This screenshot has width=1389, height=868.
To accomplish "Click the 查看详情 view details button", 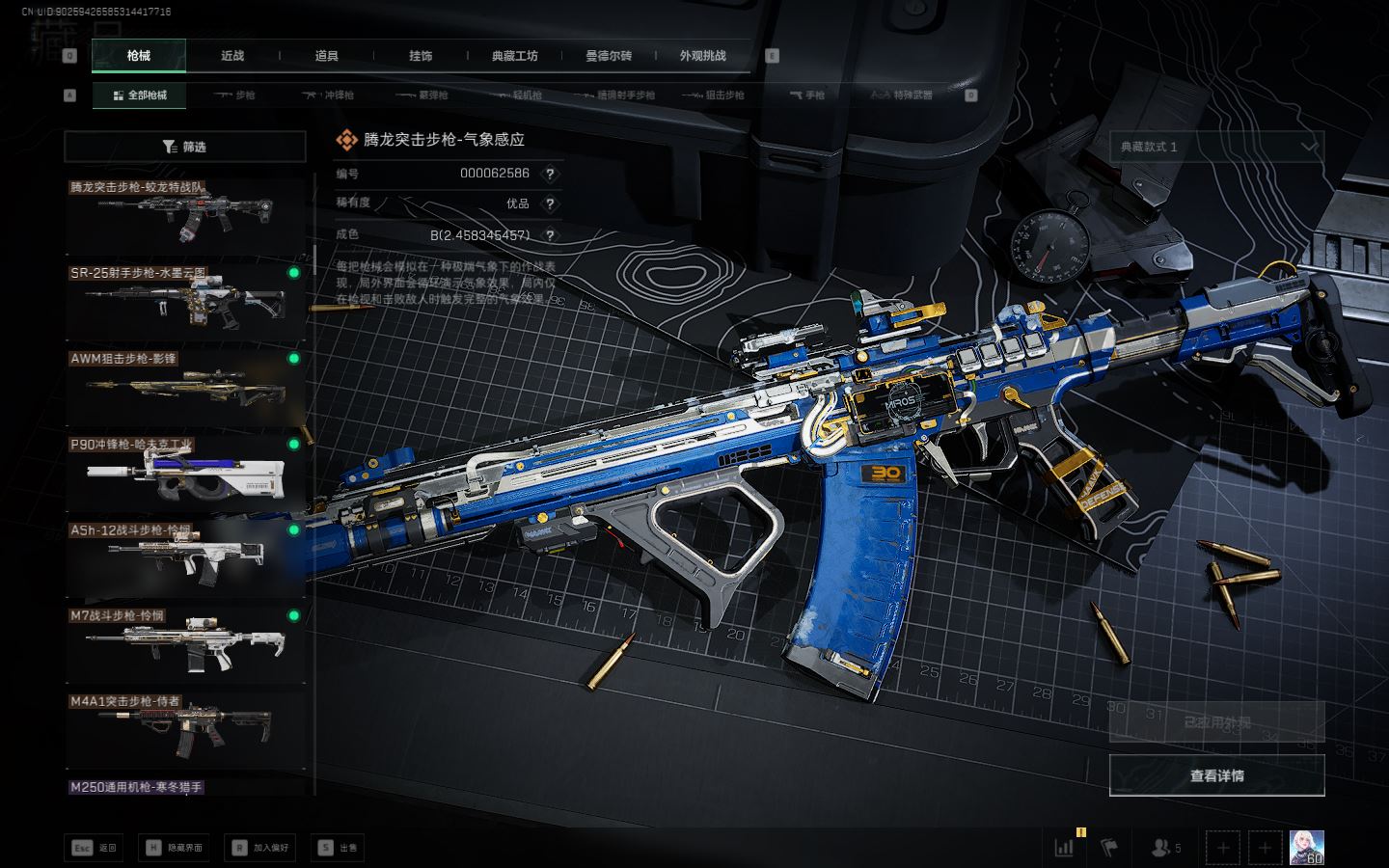I will pos(1216,775).
